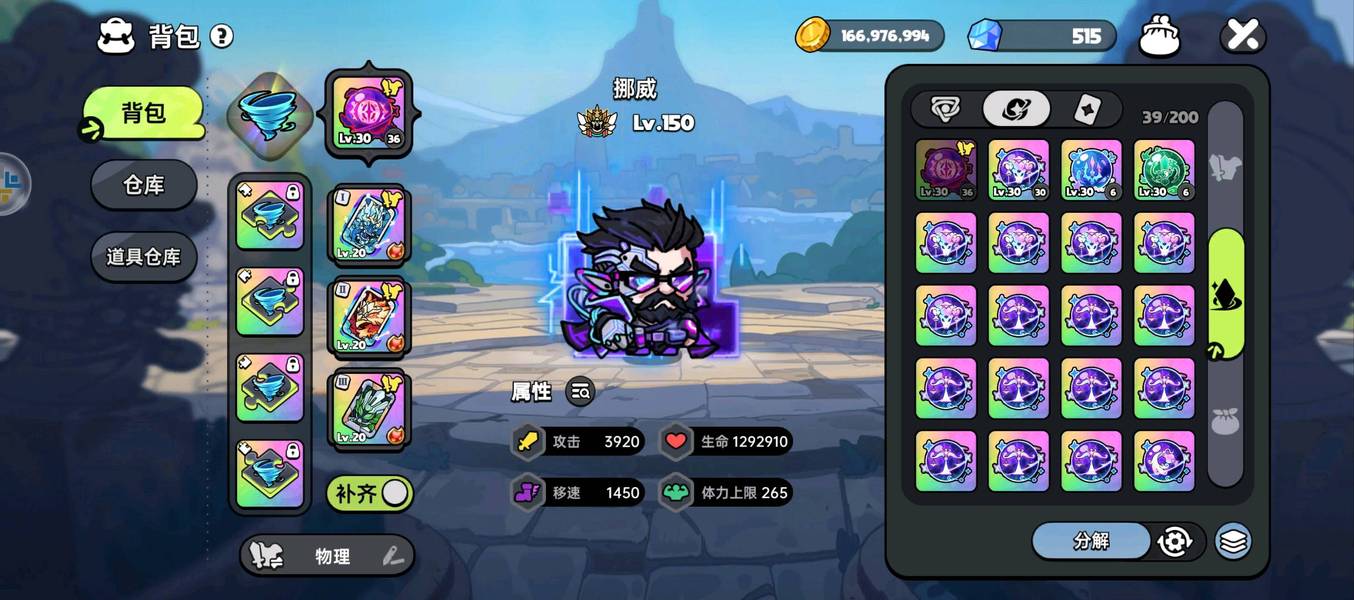Open the coin pouch icon
Image resolution: width=1354 pixels, height=600 pixels.
1160,37
